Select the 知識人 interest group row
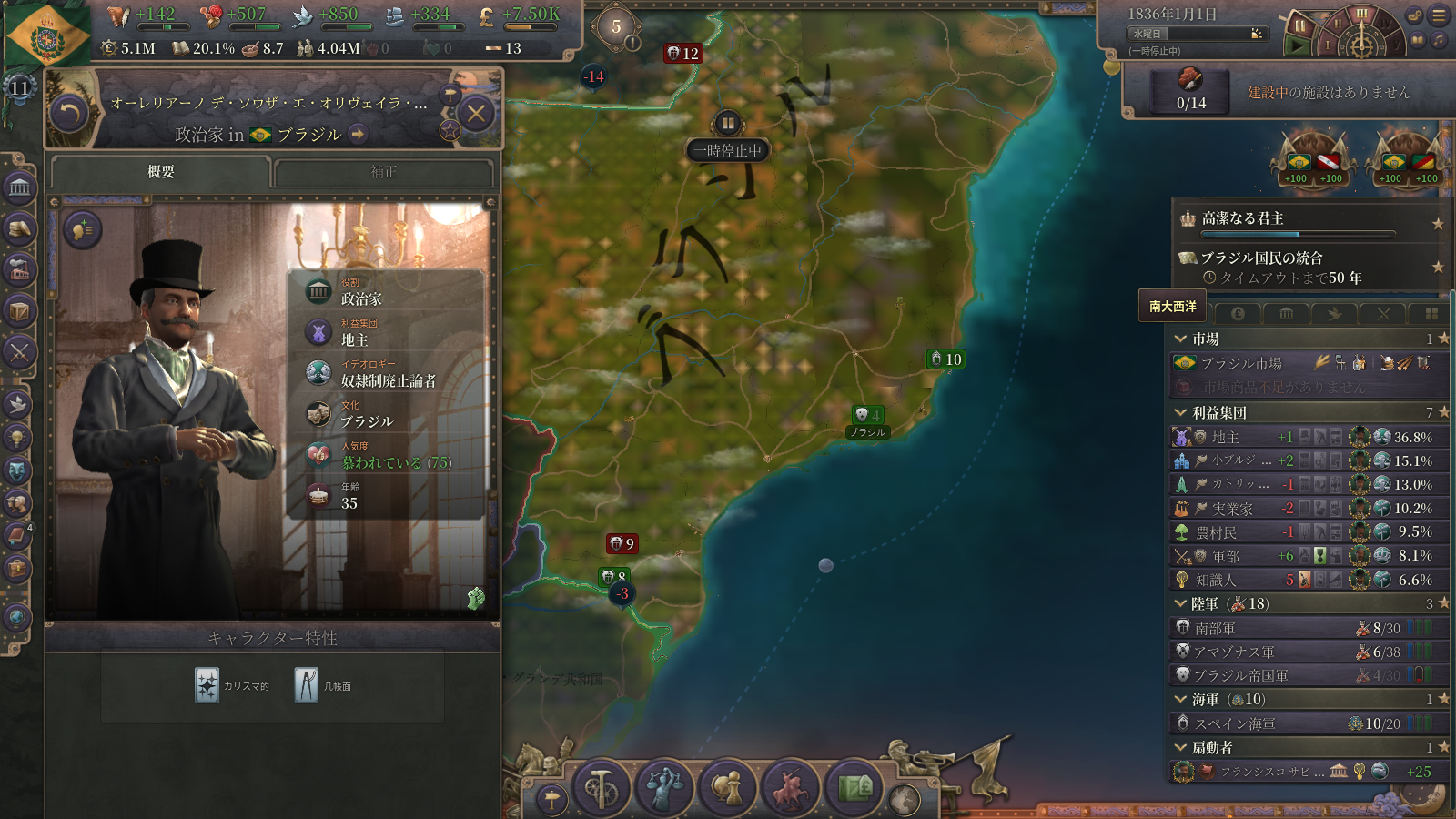The height and width of the screenshot is (819, 1456). click(x=1216, y=580)
